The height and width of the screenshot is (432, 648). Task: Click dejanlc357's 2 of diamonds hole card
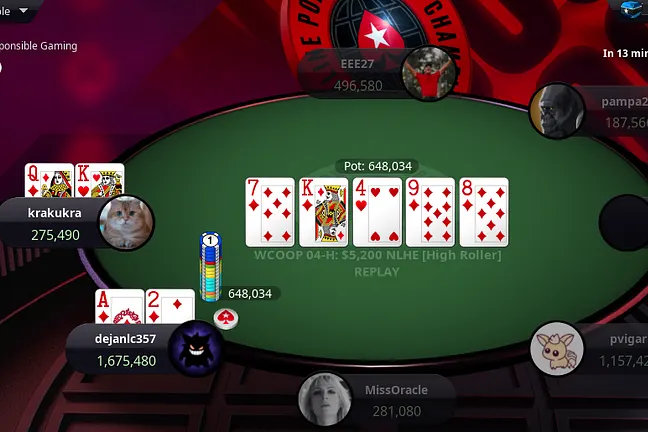(x=170, y=306)
